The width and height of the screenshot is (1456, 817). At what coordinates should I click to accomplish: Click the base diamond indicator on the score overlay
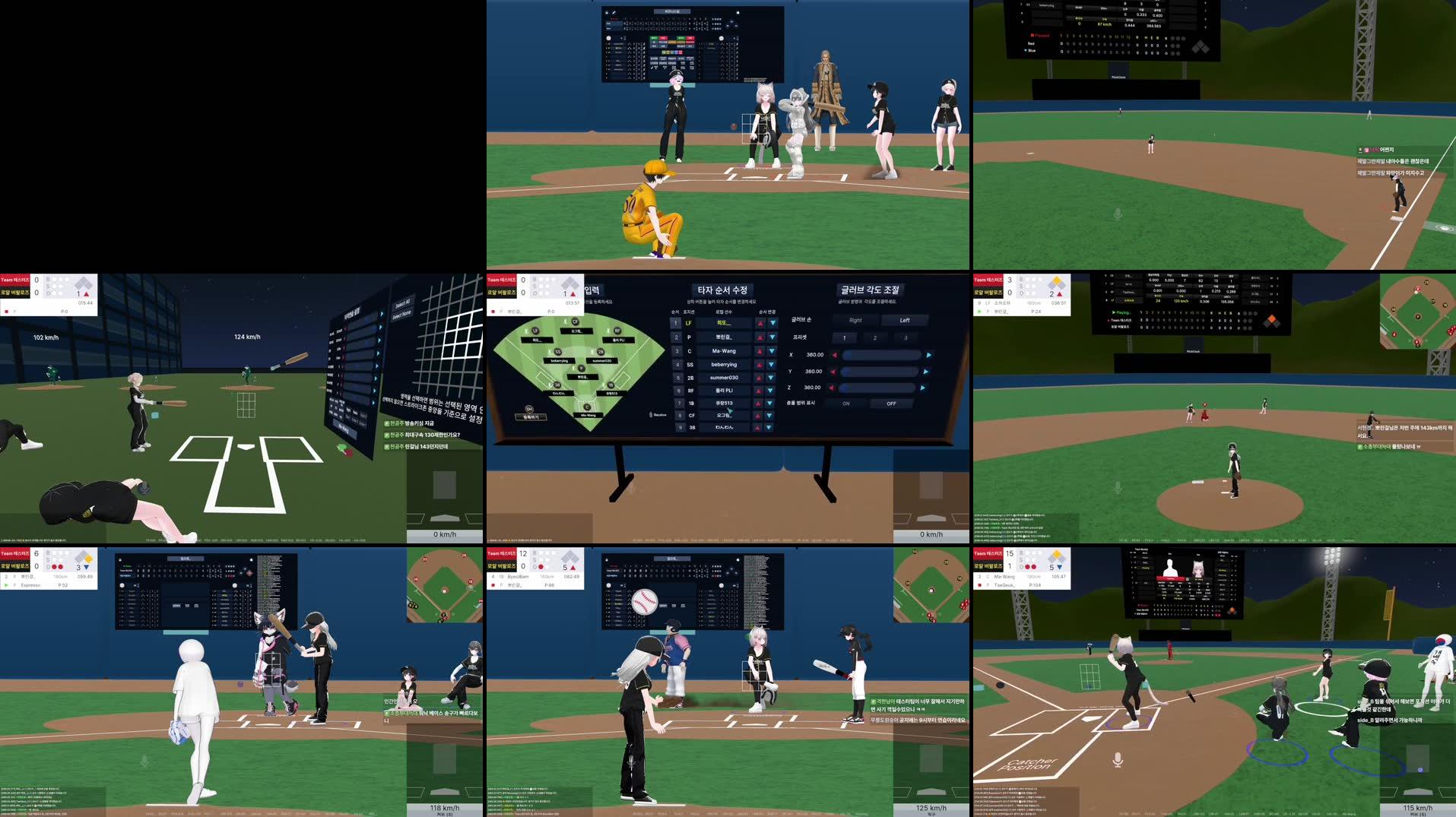point(570,284)
